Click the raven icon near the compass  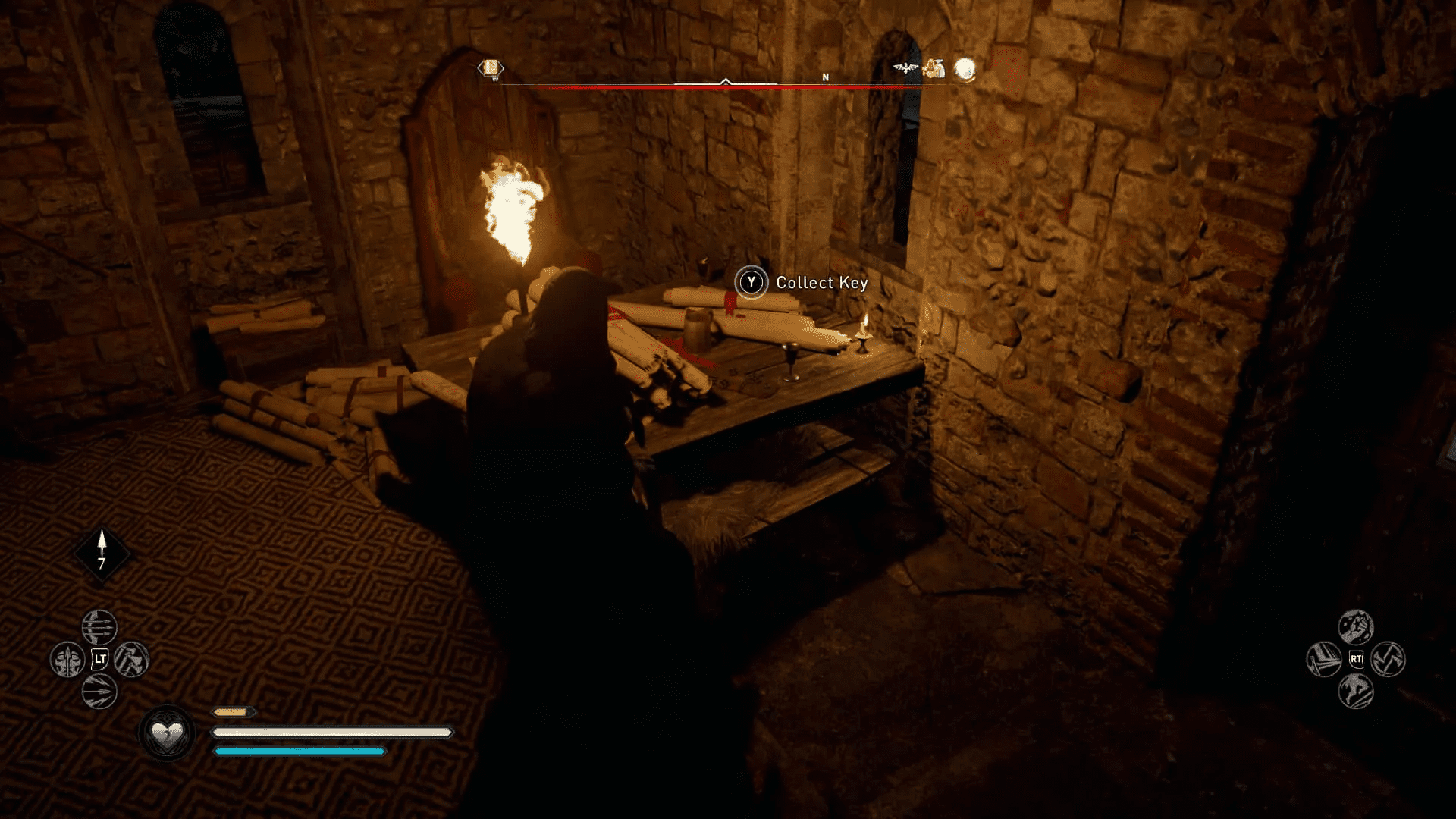coord(905,68)
